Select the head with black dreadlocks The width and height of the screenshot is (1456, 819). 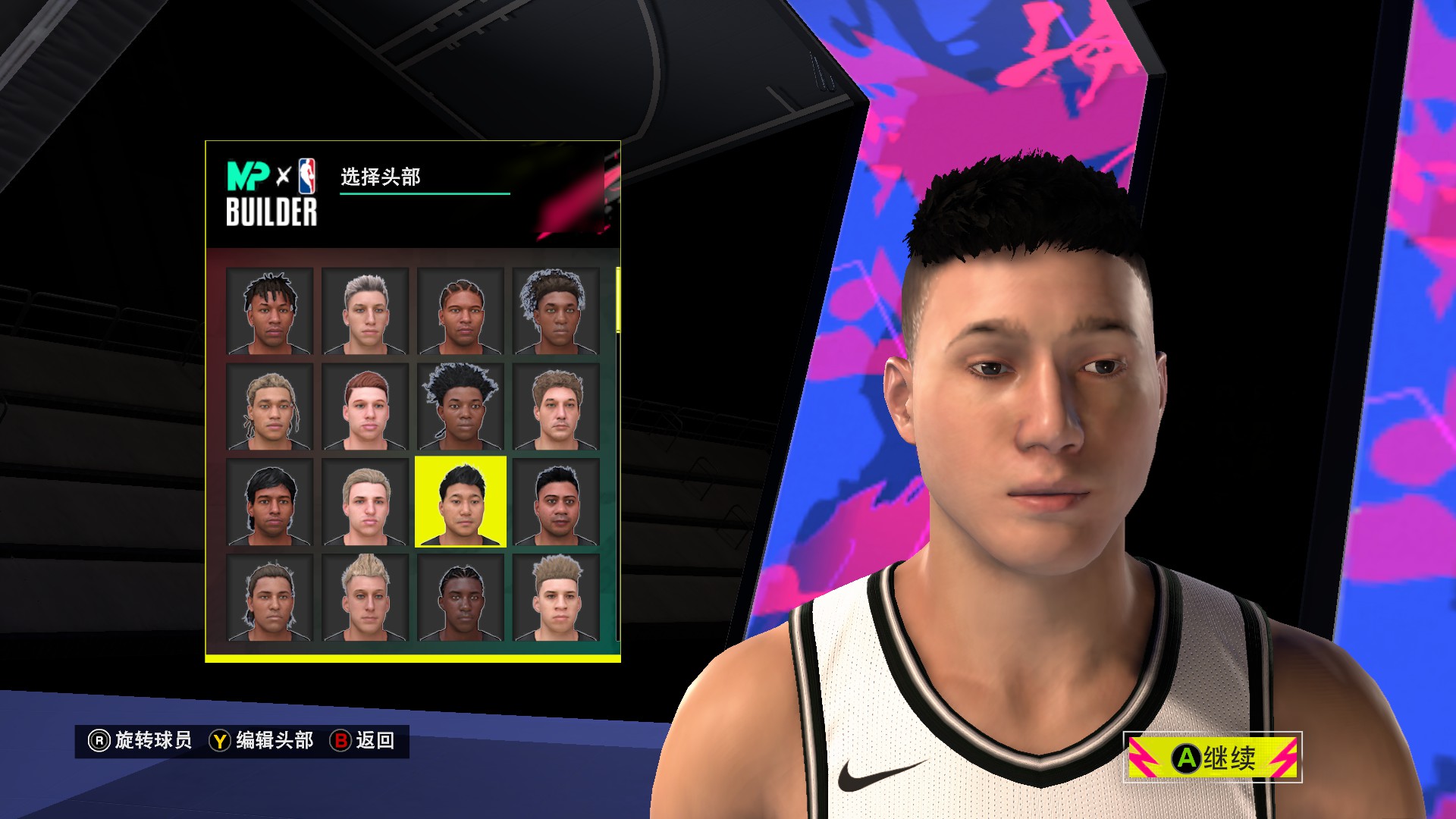270,311
